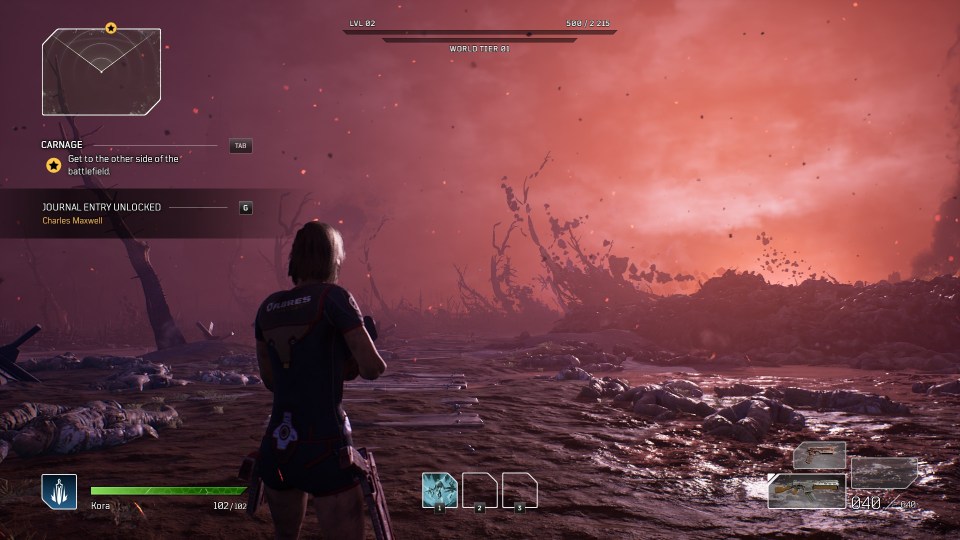Click the gold star marker atop the minimap
960x540 pixels.
click(111, 28)
